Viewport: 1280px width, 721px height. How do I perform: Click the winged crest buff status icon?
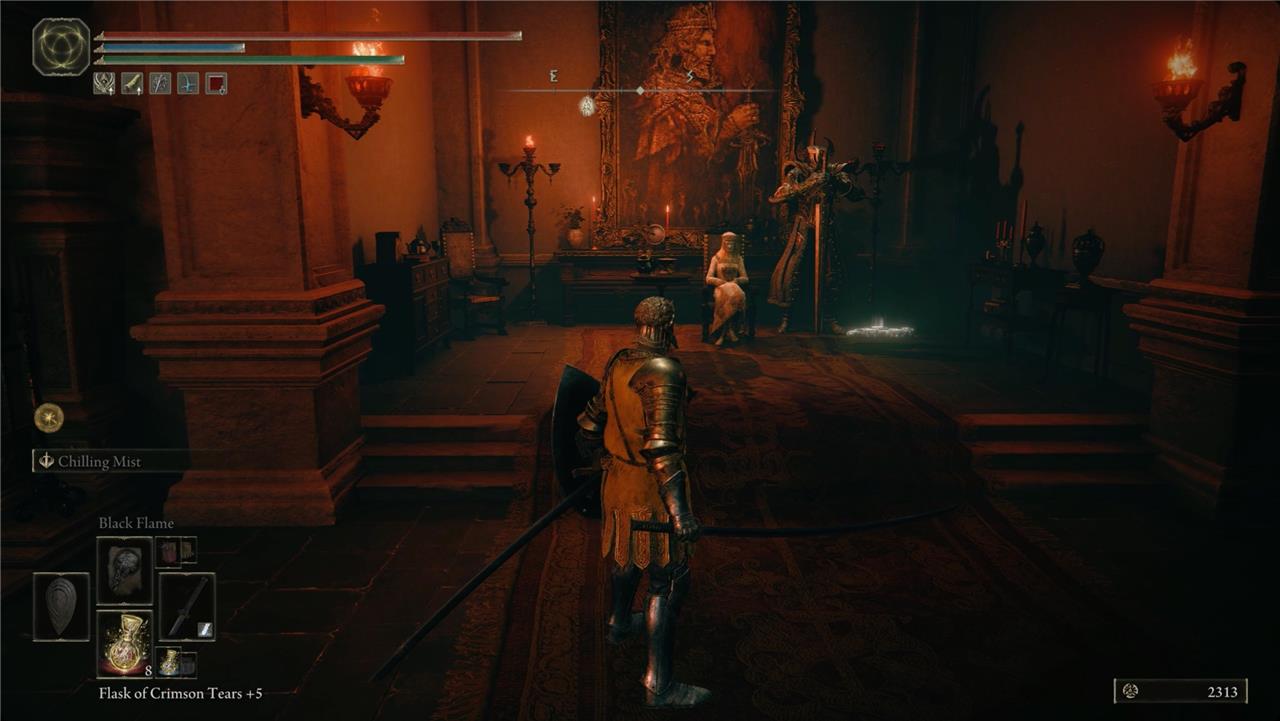pyautogui.click(x=104, y=83)
